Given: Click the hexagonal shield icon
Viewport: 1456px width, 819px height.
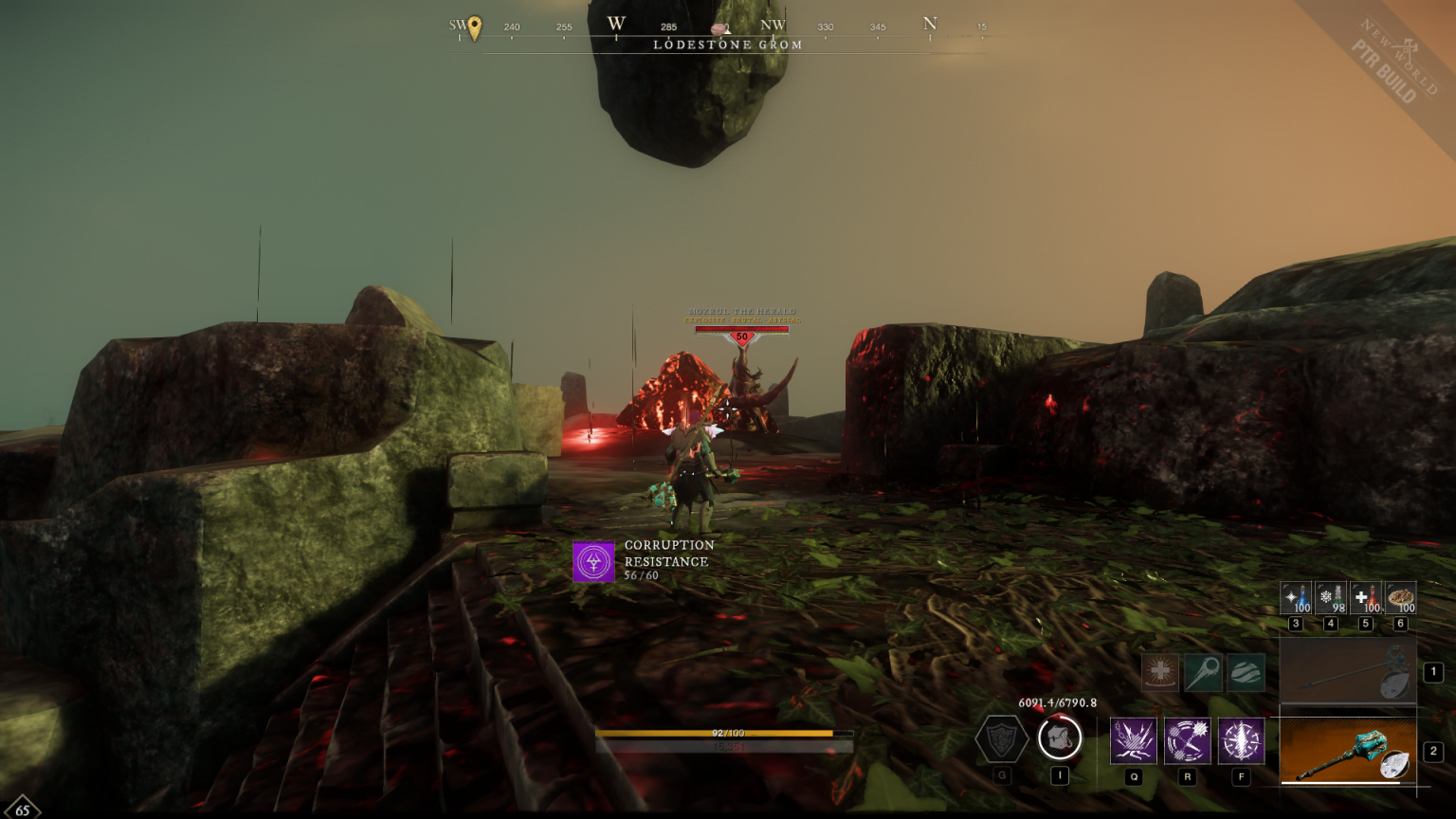Looking at the screenshot, I should tap(1002, 738).
